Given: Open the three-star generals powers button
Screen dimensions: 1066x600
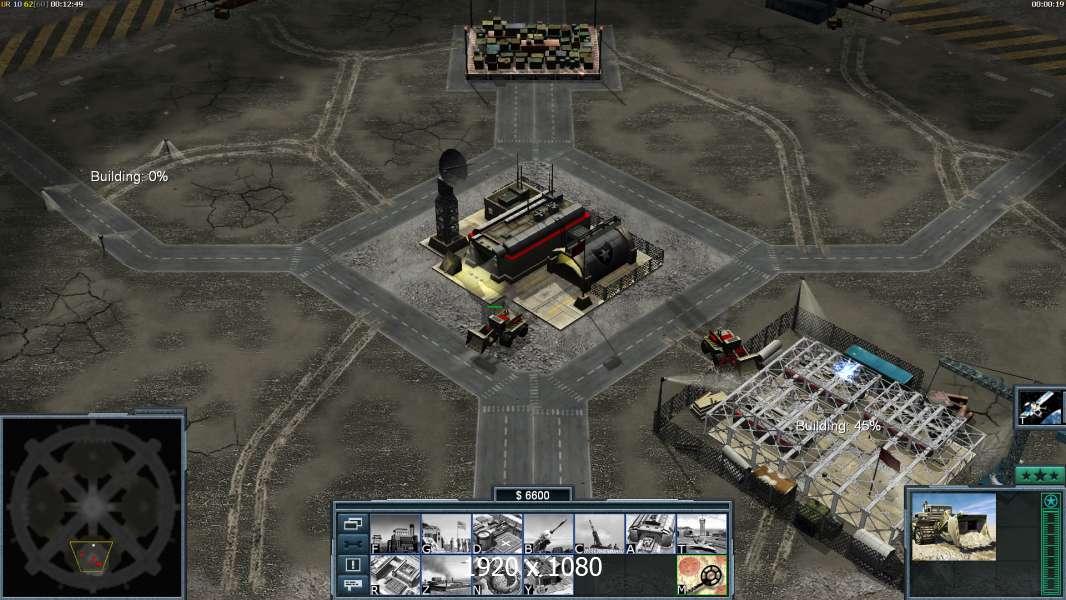Looking at the screenshot, I should point(1040,475).
